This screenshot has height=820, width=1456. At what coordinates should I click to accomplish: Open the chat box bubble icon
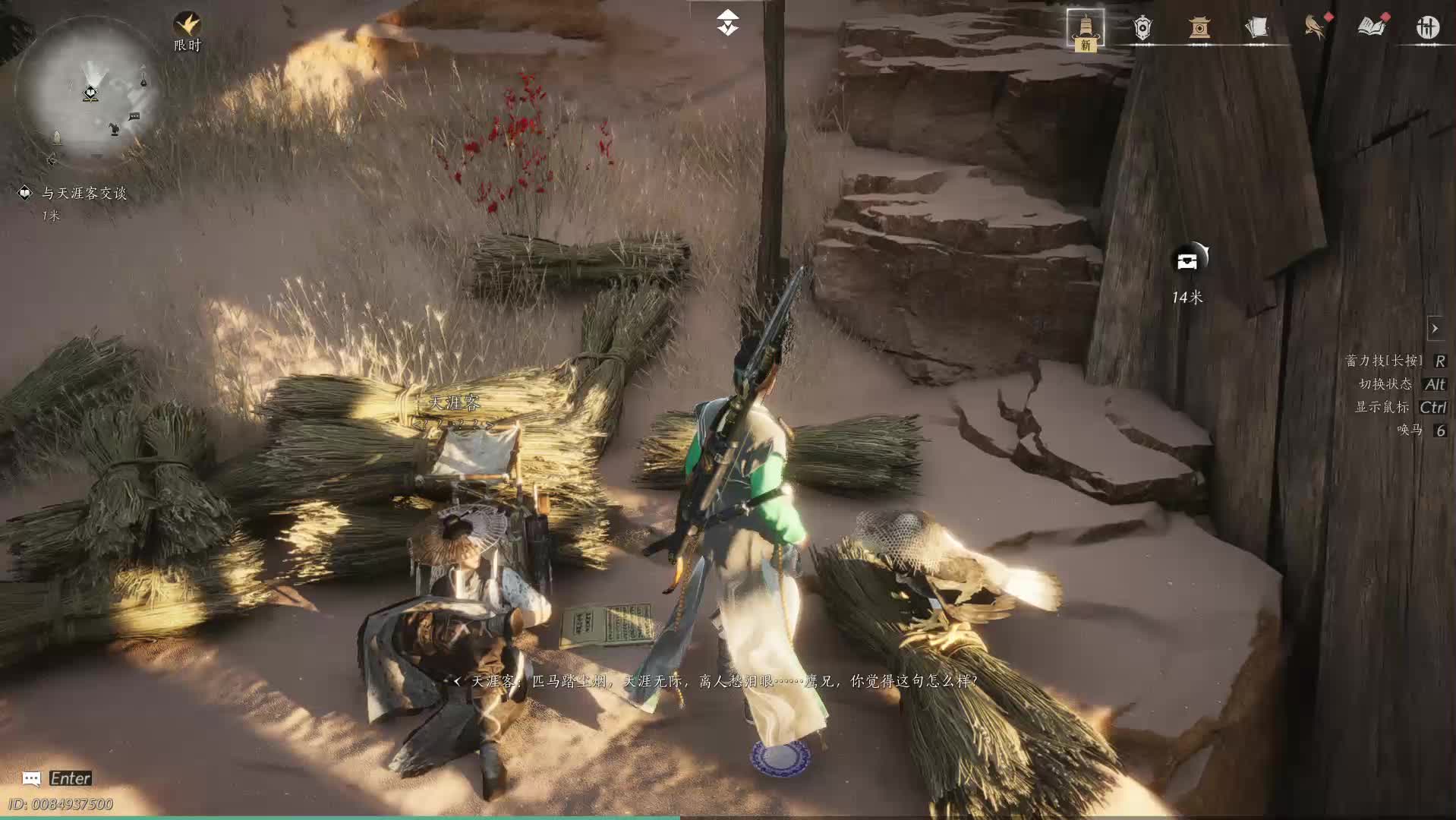point(31,778)
